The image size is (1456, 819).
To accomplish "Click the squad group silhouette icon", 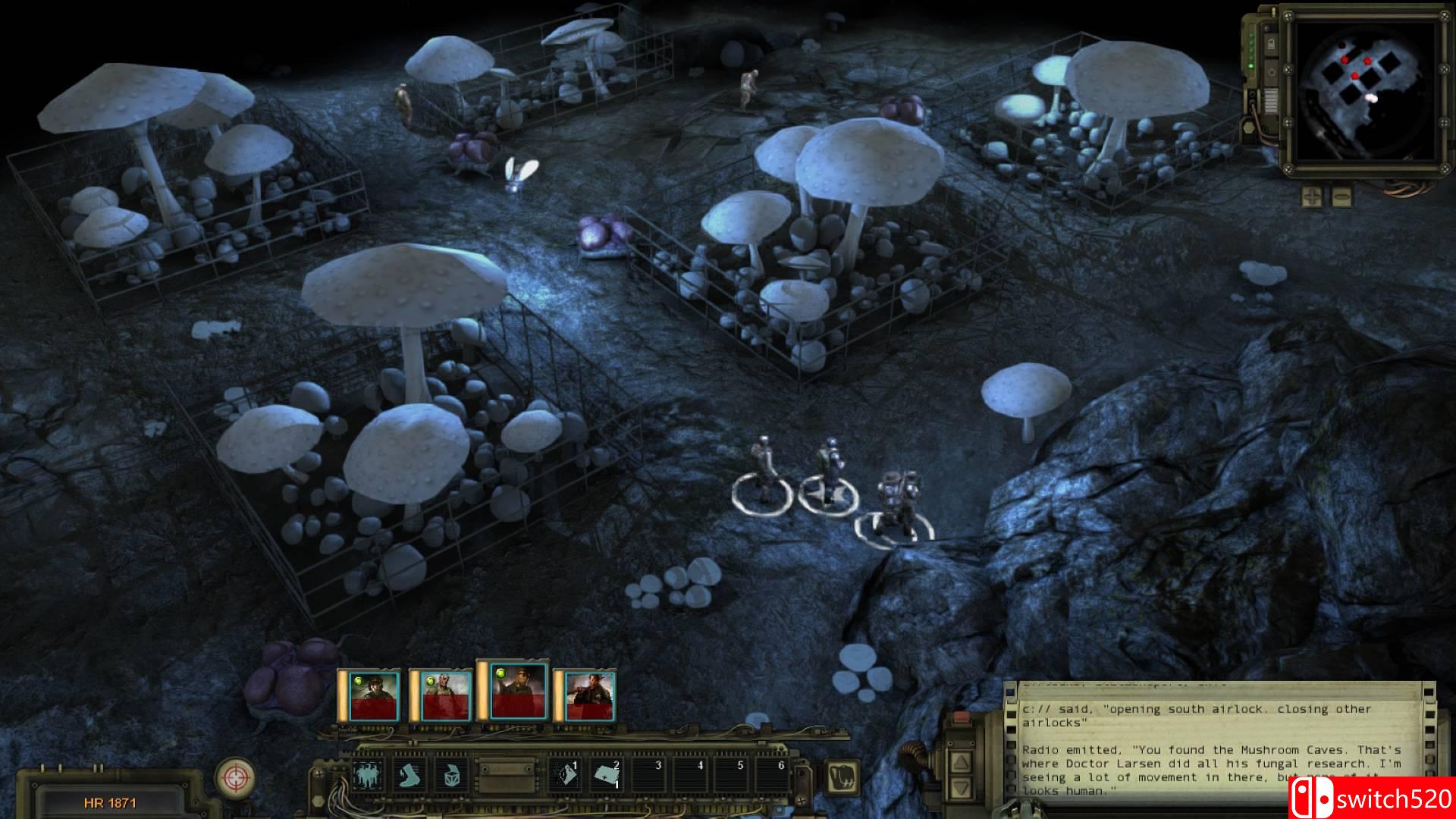I will [x=368, y=776].
